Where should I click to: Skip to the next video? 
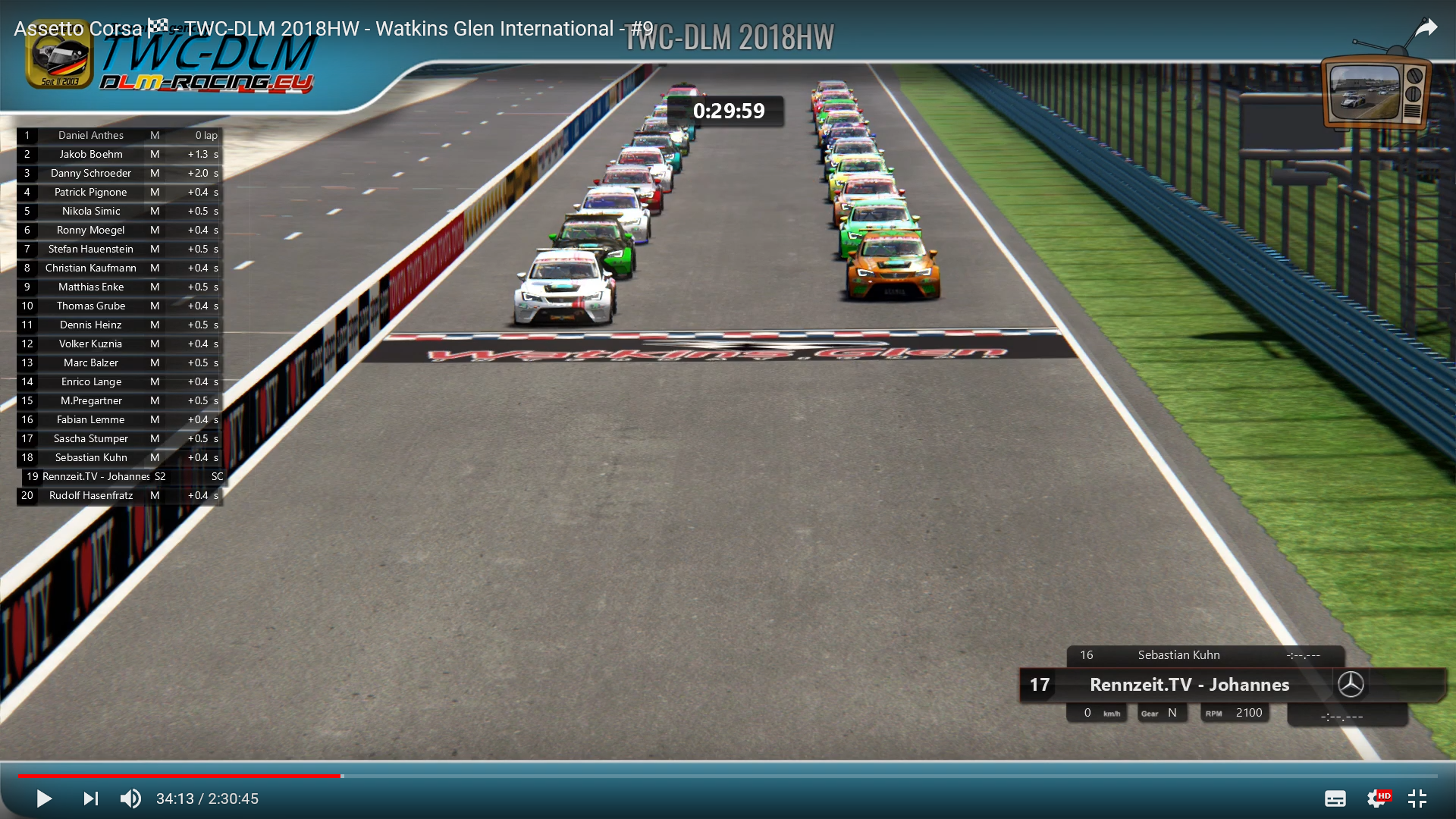tap(91, 799)
